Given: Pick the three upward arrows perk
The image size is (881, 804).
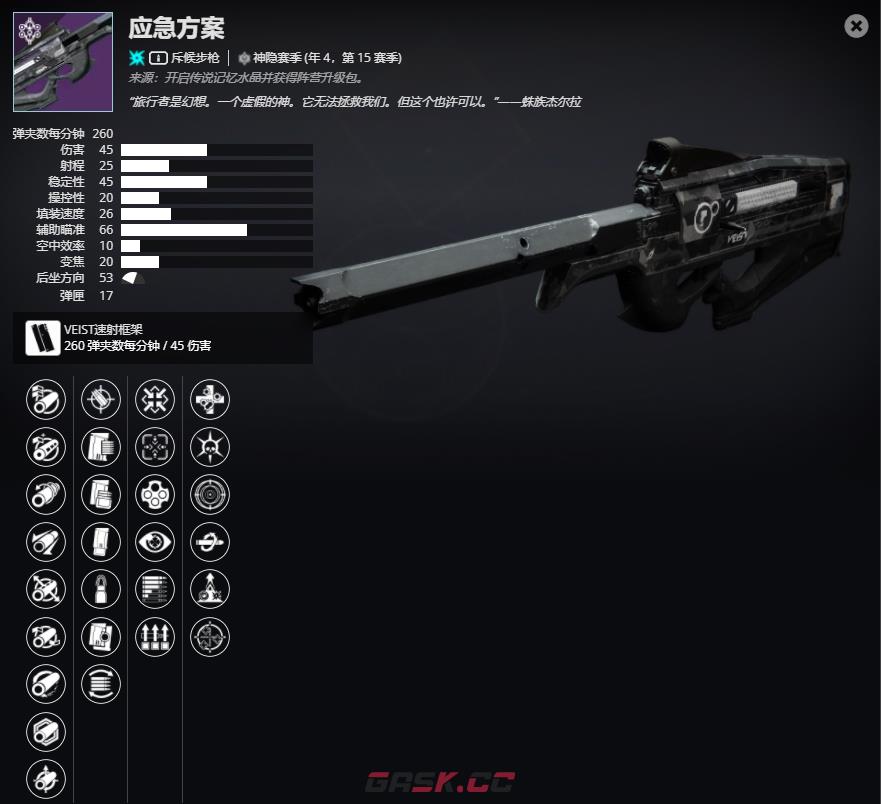Looking at the screenshot, I should tap(155, 635).
